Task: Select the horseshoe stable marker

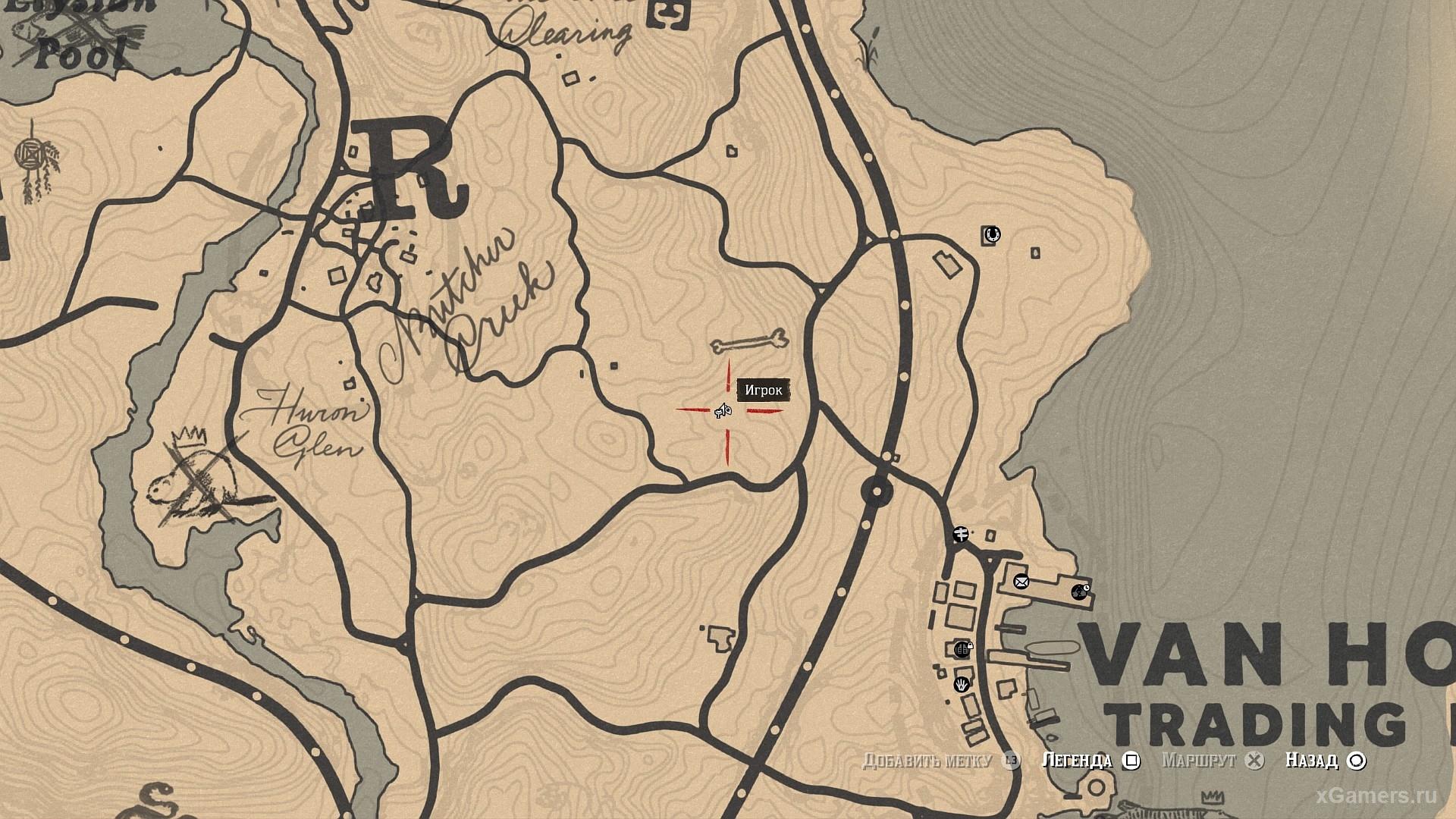Action: click(991, 234)
